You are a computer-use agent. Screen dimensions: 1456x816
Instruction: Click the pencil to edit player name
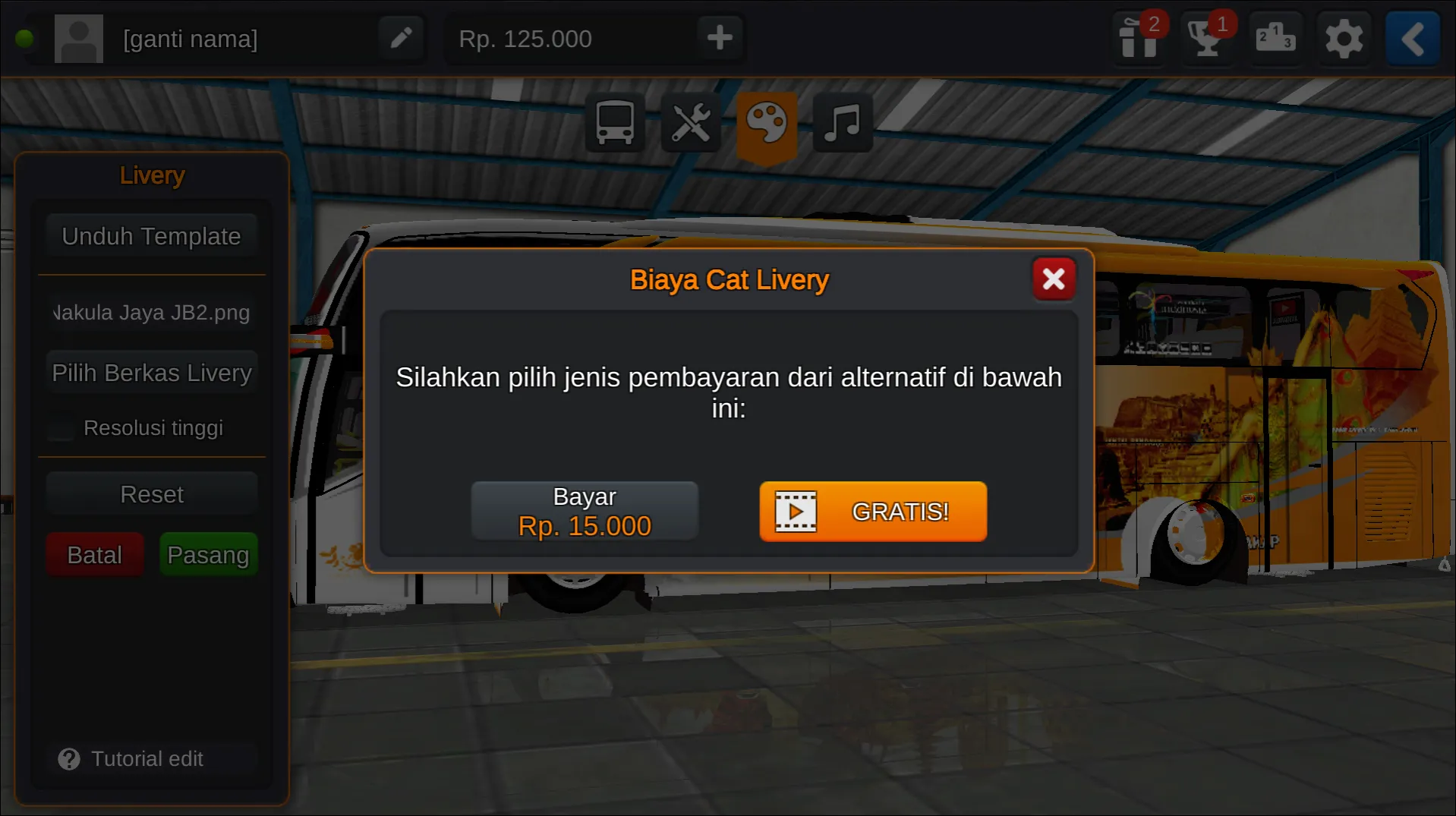click(x=401, y=37)
